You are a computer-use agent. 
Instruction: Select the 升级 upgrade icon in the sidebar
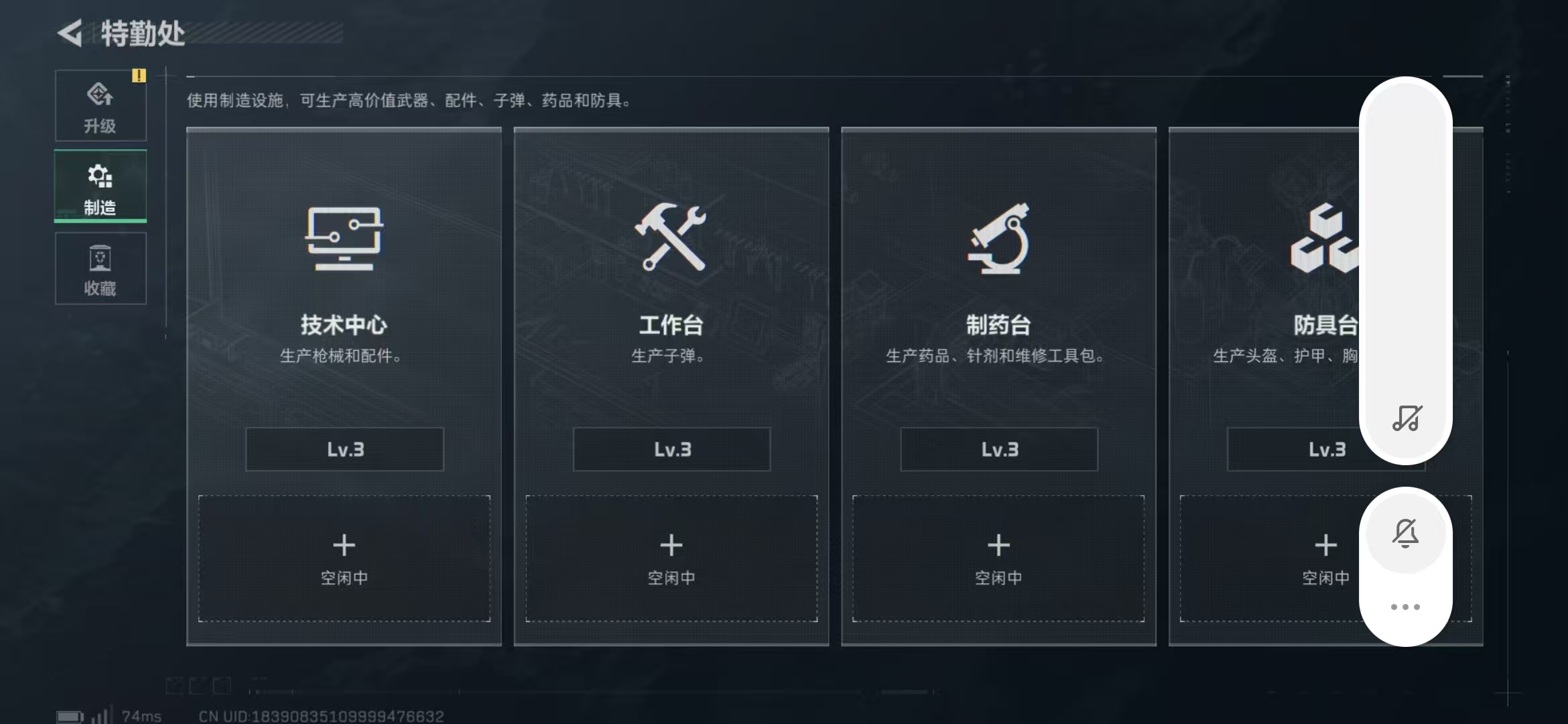pos(100,94)
